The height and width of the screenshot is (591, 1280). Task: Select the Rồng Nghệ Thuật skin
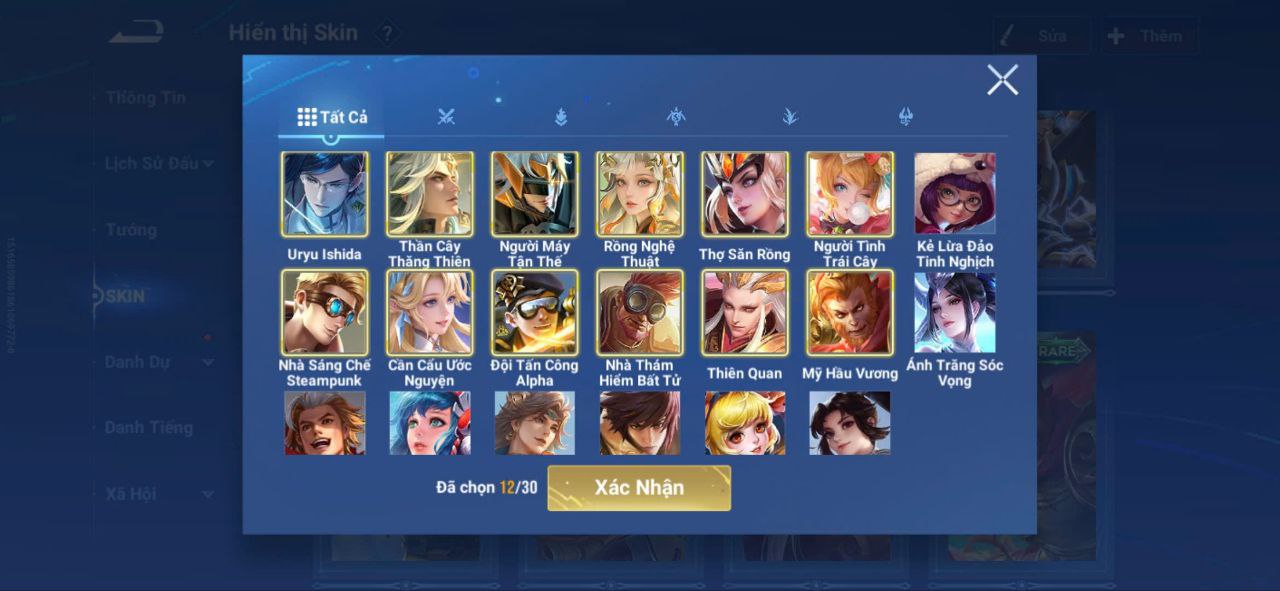[640, 194]
